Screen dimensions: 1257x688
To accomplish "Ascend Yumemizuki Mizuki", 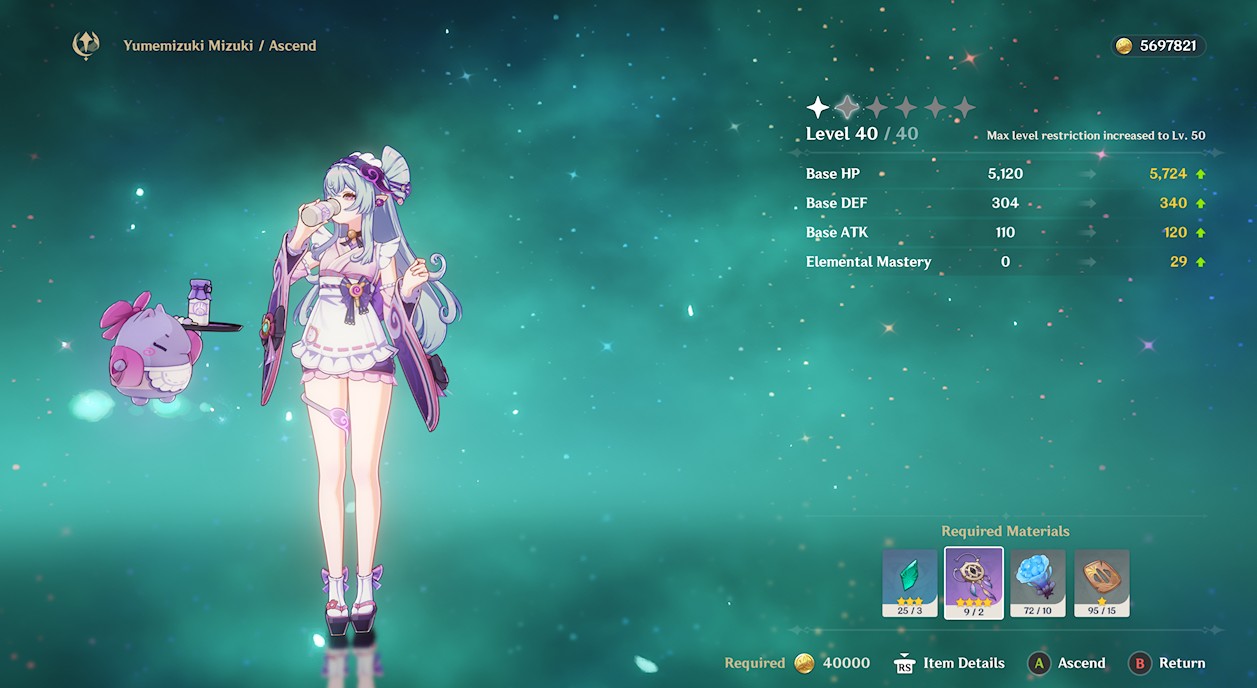I will pyautogui.click(x=1067, y=663).
